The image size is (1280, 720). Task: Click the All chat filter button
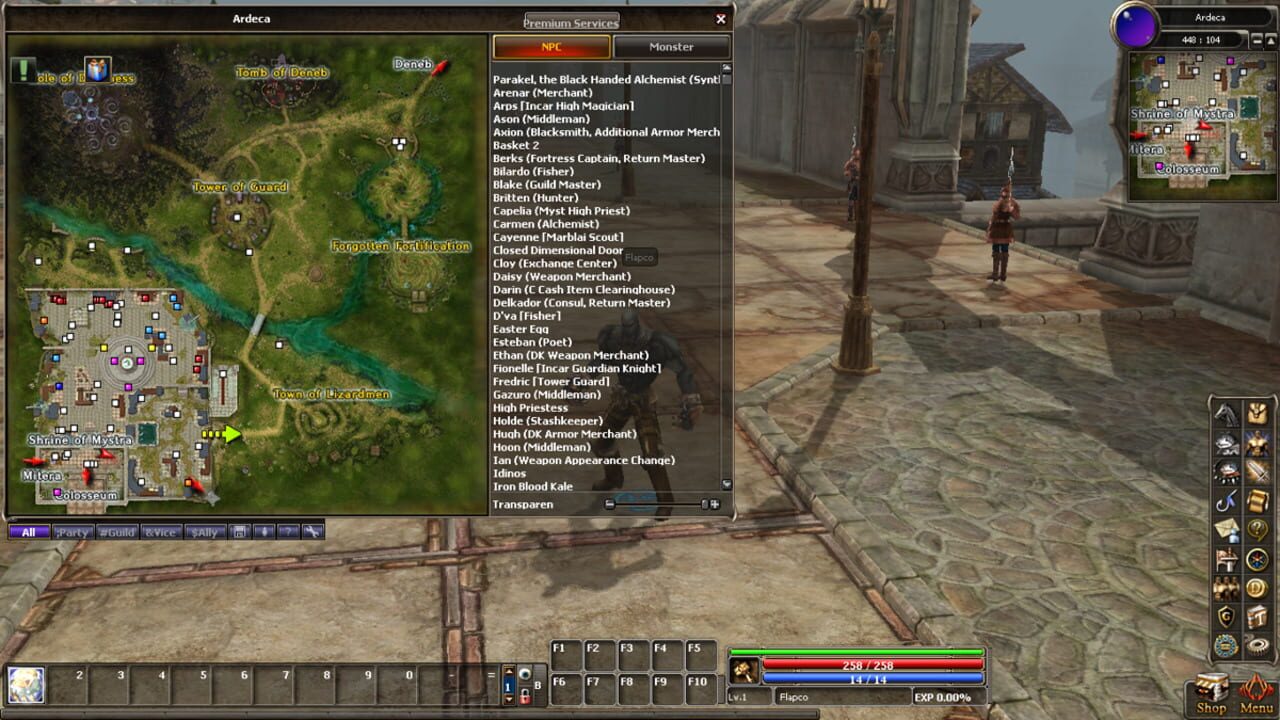[x=28, y=531]
